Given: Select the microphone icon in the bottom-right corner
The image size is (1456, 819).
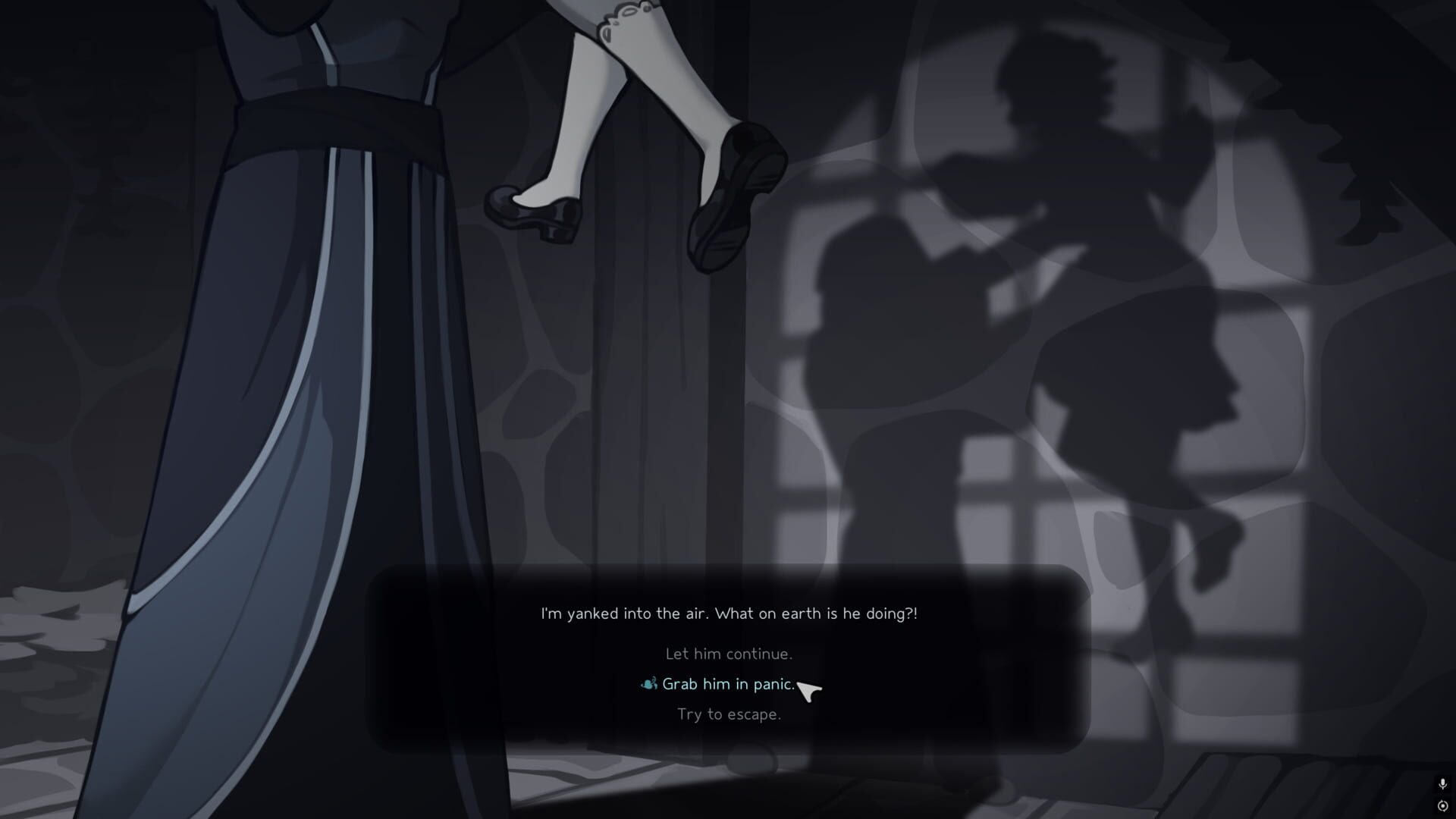Looking at the screenshot, I should 1443,783.
